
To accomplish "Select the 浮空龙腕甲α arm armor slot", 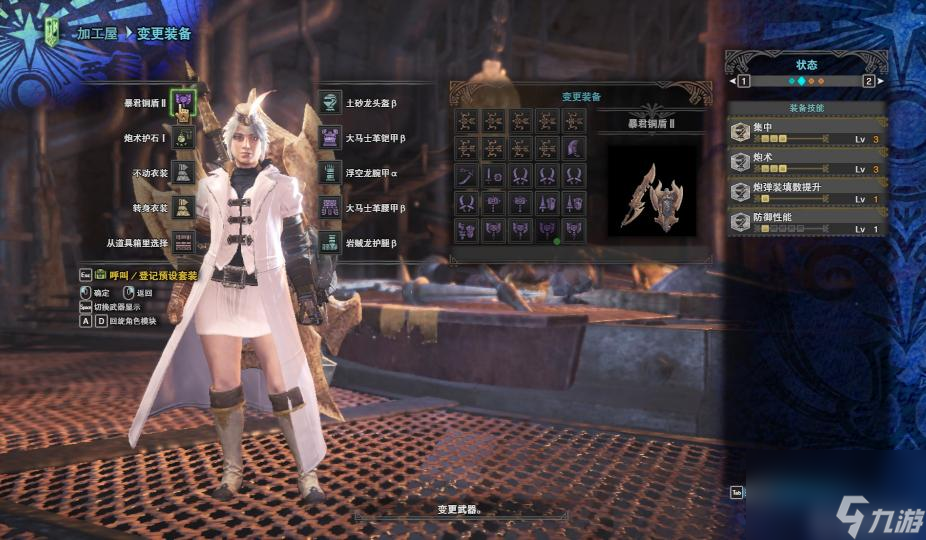I will click(x=330, y=172).
